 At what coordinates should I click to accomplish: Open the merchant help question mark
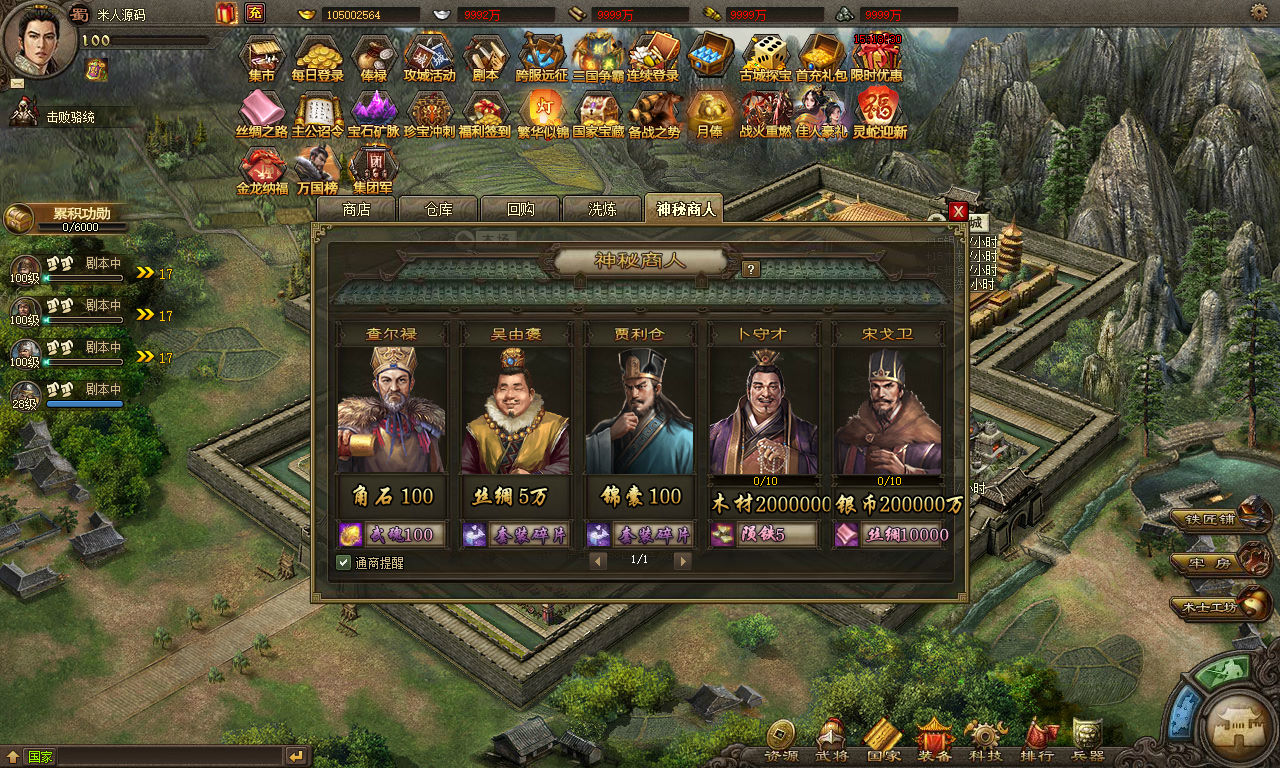pos(751,268)
